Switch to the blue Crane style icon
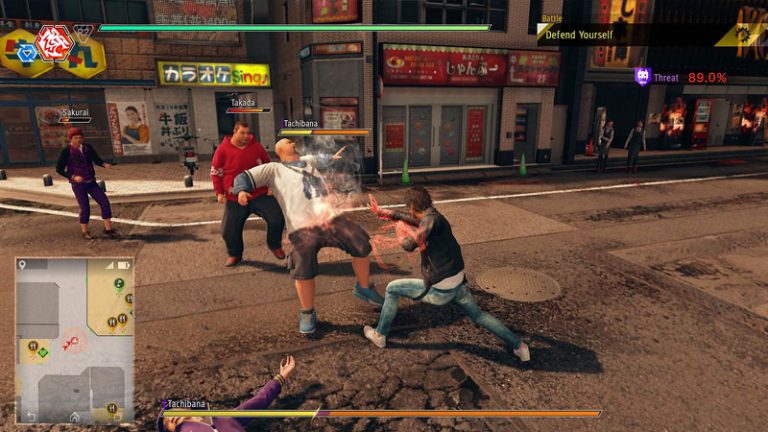This screenshot has width=768, height=432. (26, 54)
